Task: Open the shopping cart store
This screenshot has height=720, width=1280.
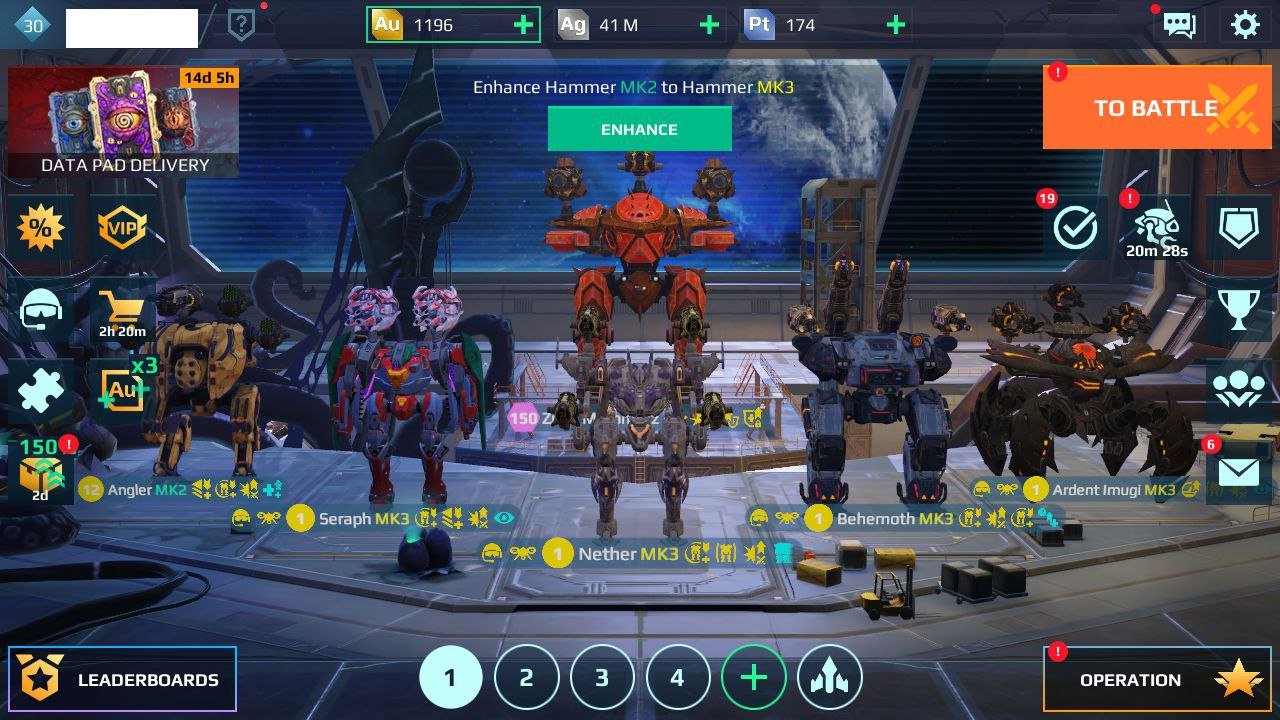Action: click(122, 312)
